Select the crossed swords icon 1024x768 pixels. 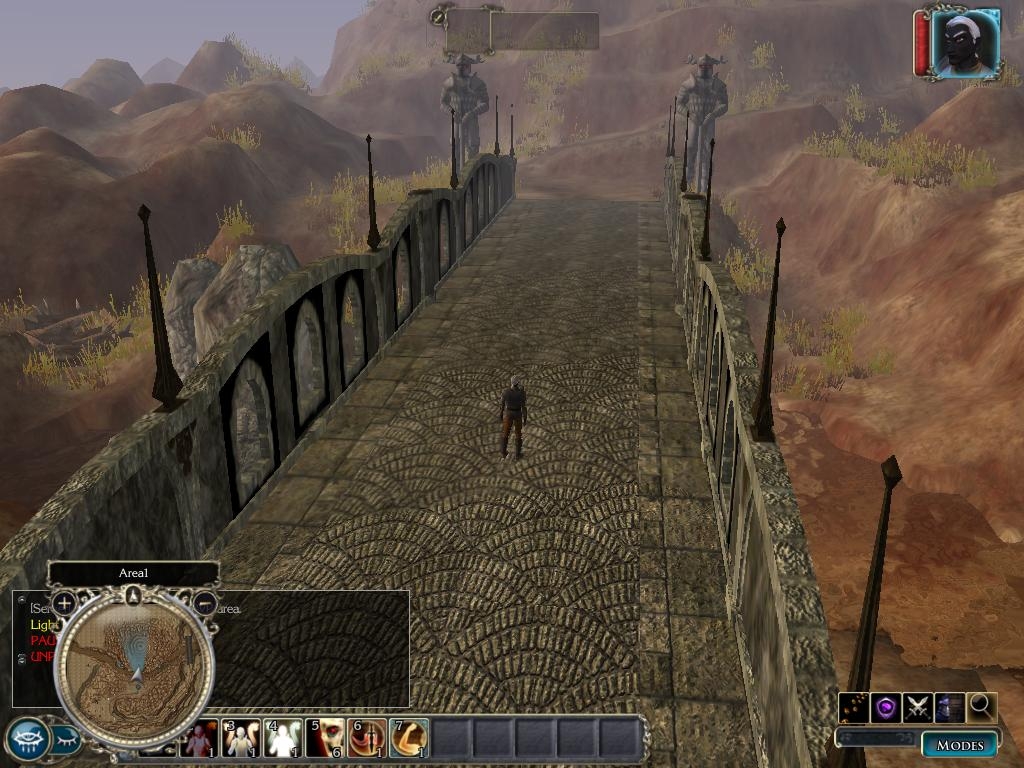point(917,708)
